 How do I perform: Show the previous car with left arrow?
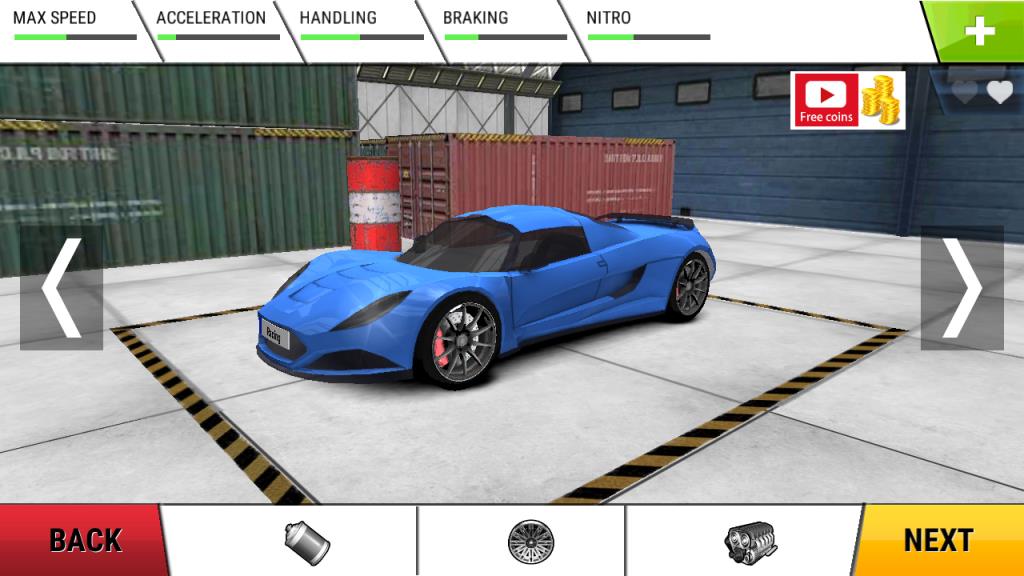pos(61,287)
